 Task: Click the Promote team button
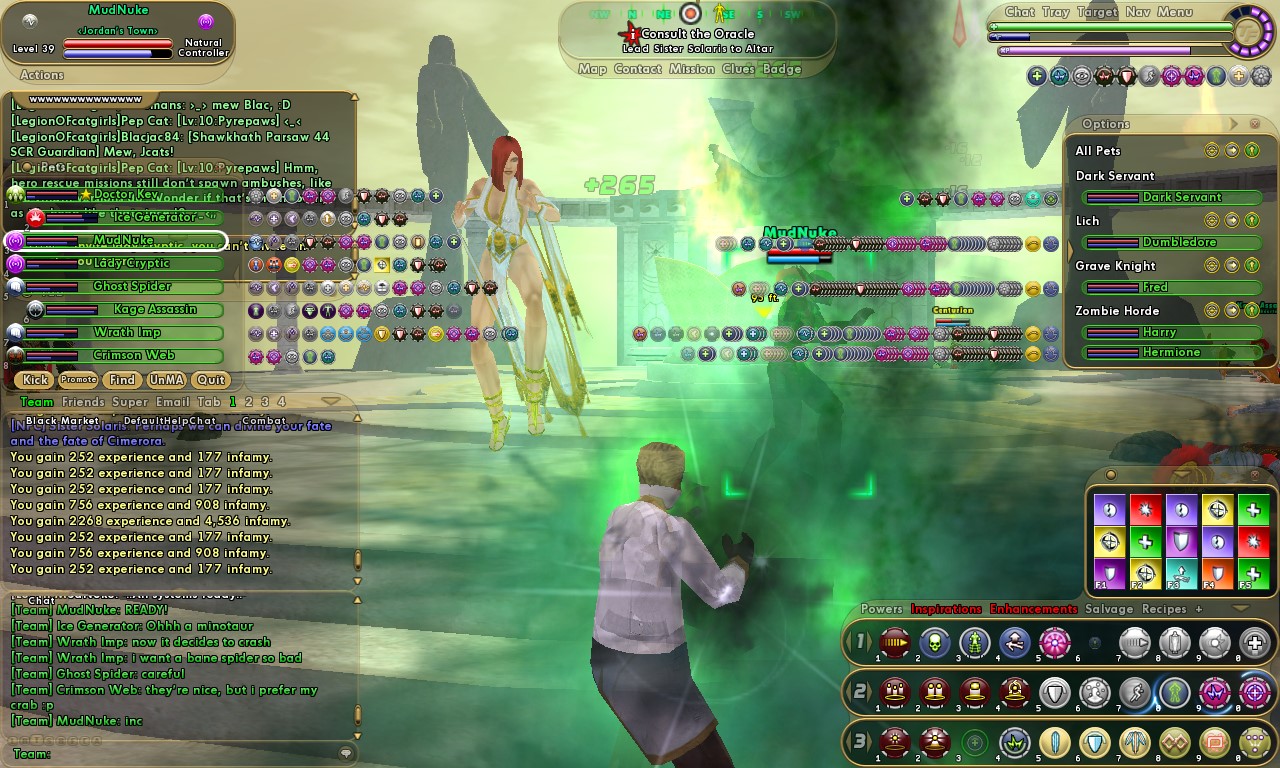pos(78,380)
